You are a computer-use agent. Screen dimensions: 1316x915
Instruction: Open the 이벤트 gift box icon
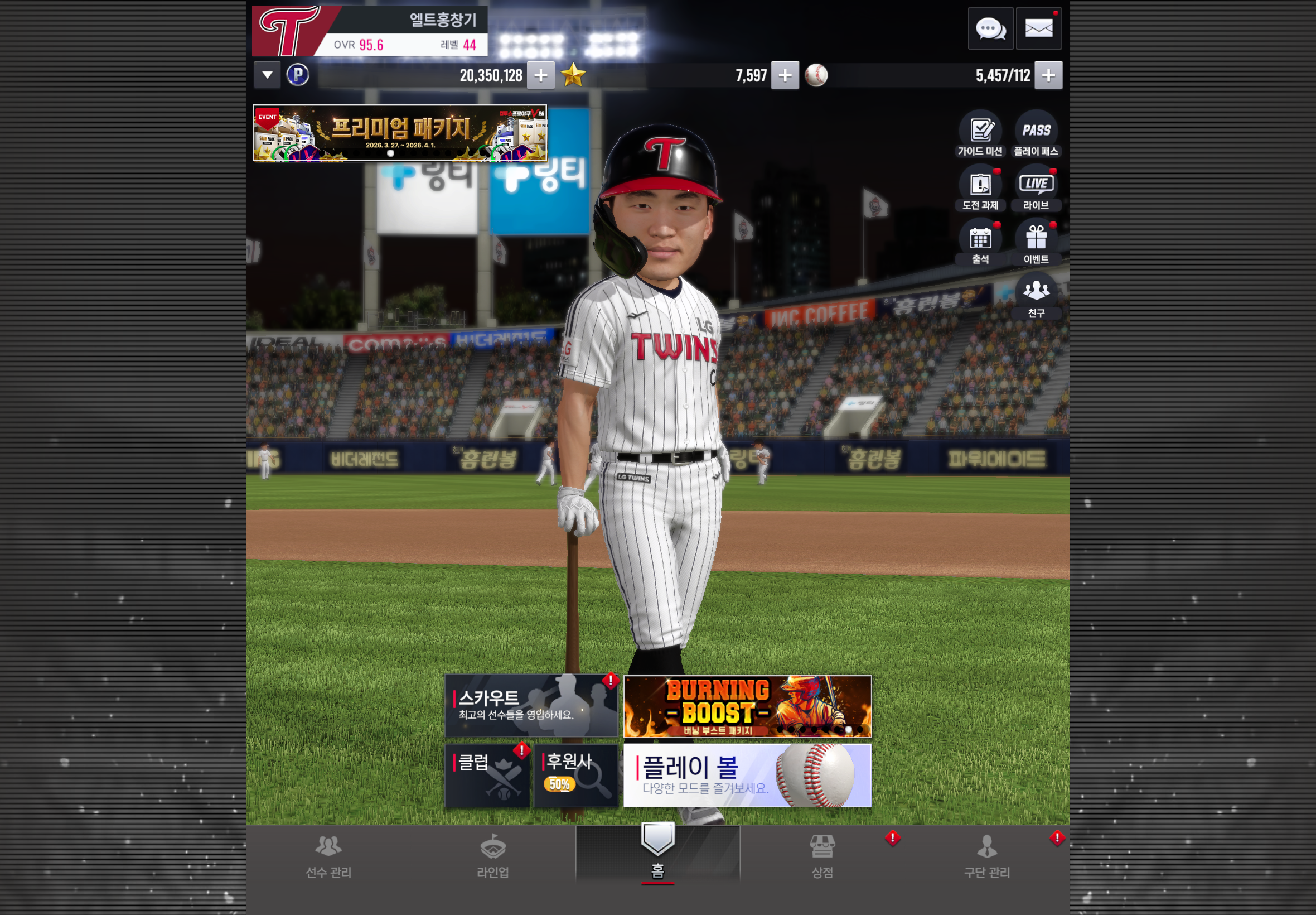pyautogui.click(x=1036, y=243)
